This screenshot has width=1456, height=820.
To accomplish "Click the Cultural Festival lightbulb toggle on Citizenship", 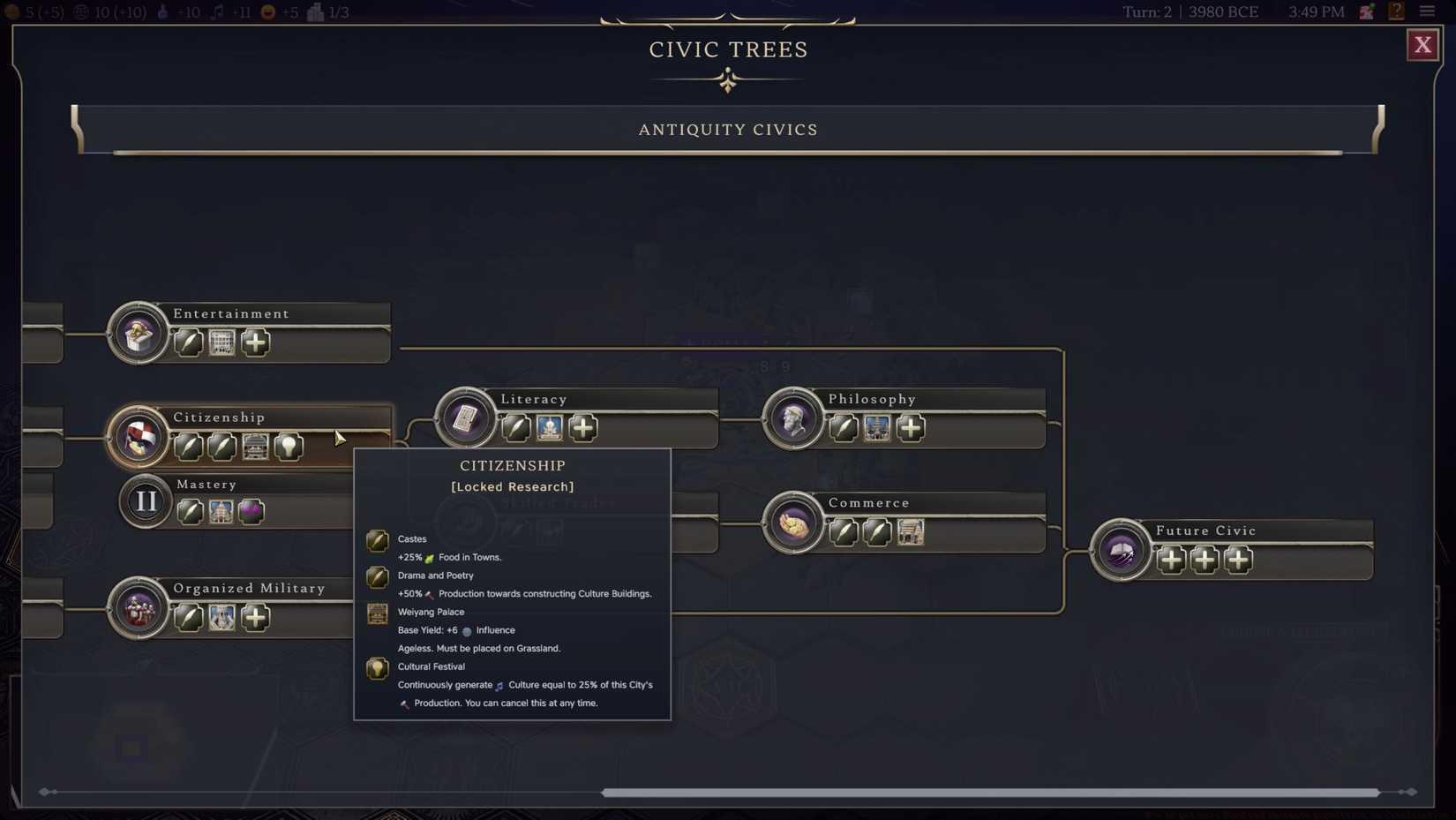I will click(289, 447).
